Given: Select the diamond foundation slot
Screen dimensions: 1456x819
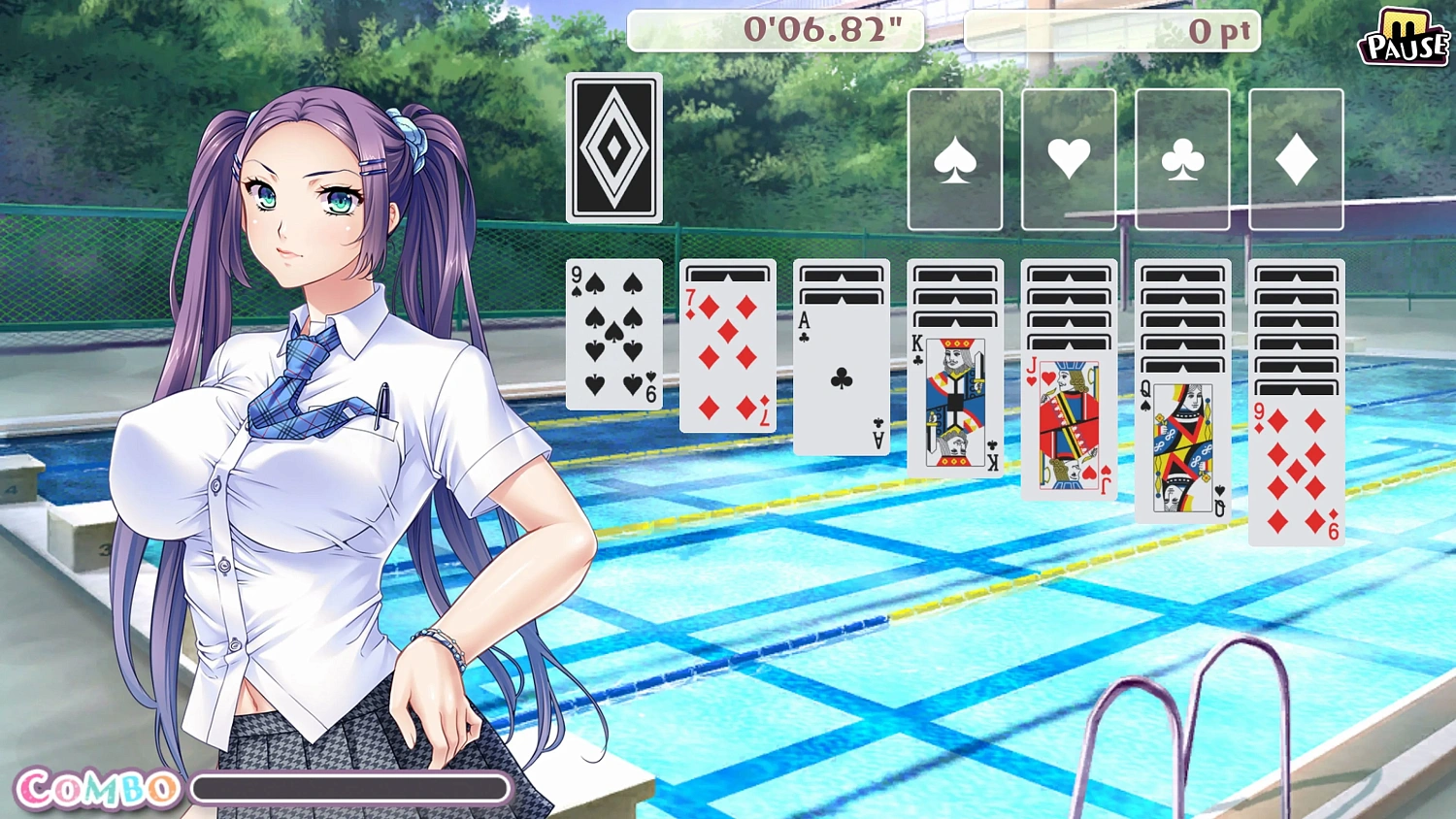Looking at the screenshot, I should click(1295, 158).
